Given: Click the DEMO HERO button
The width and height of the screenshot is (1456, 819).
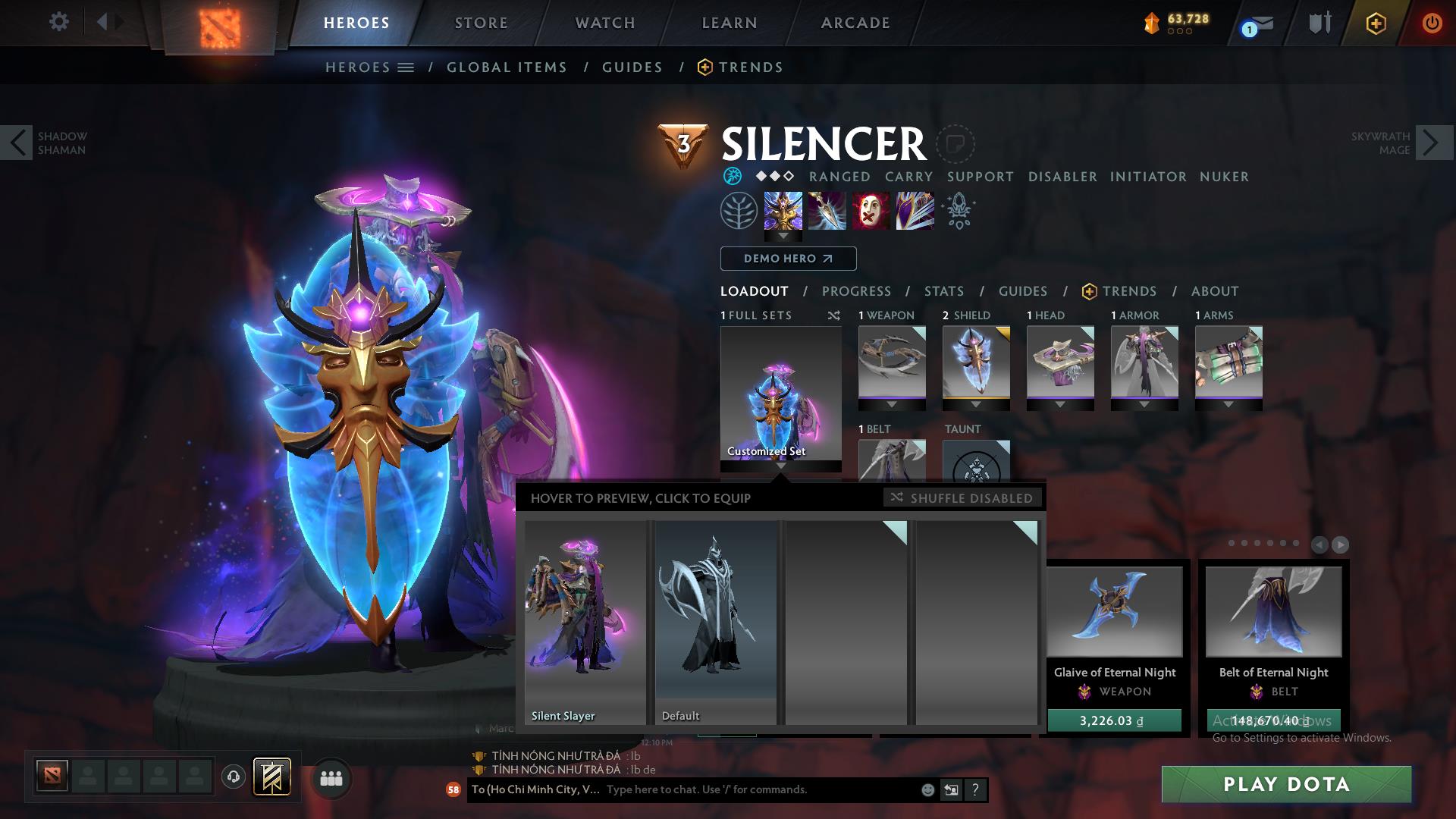Looking at the screenshot, I should coord(787,259).
